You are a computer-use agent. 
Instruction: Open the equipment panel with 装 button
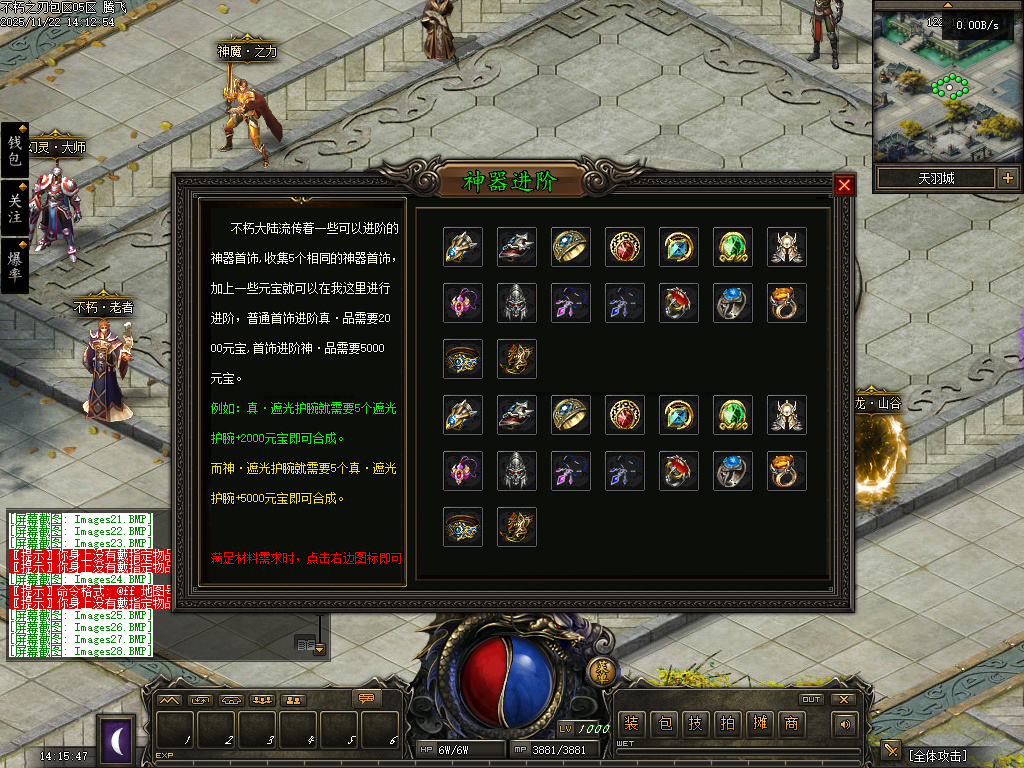point(631,723)
